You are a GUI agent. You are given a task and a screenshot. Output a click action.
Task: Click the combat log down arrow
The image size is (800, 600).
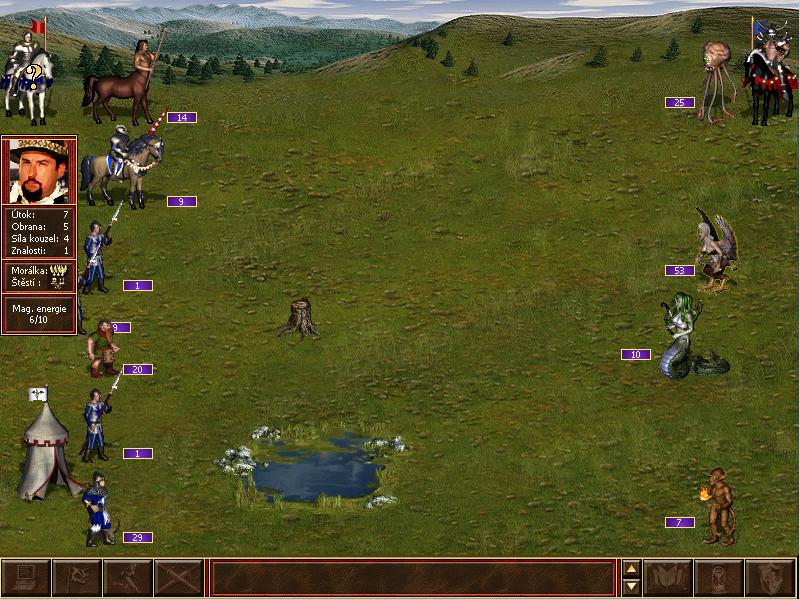631,587
